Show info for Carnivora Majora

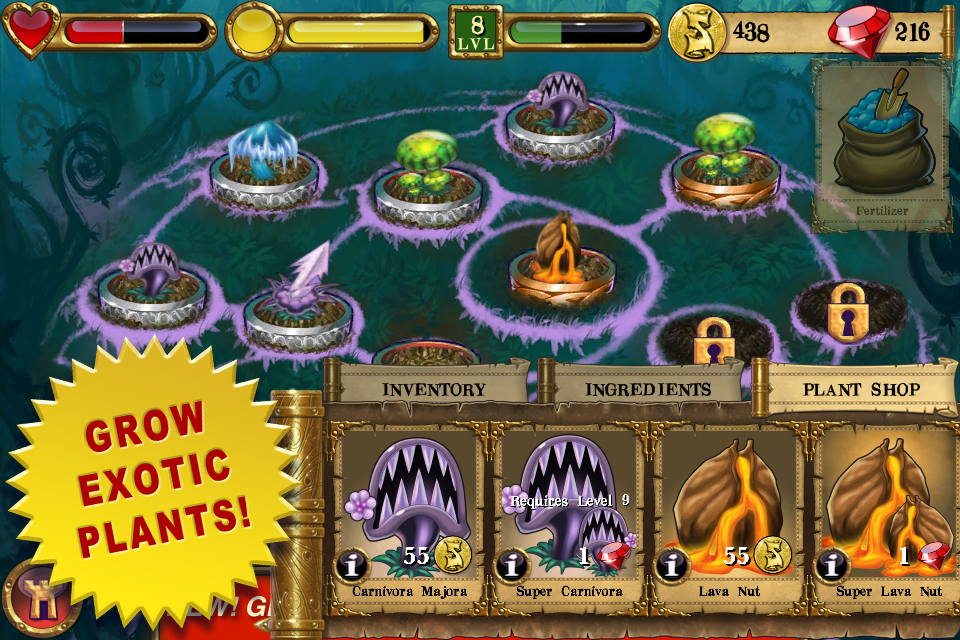click(x=351, y=566)
